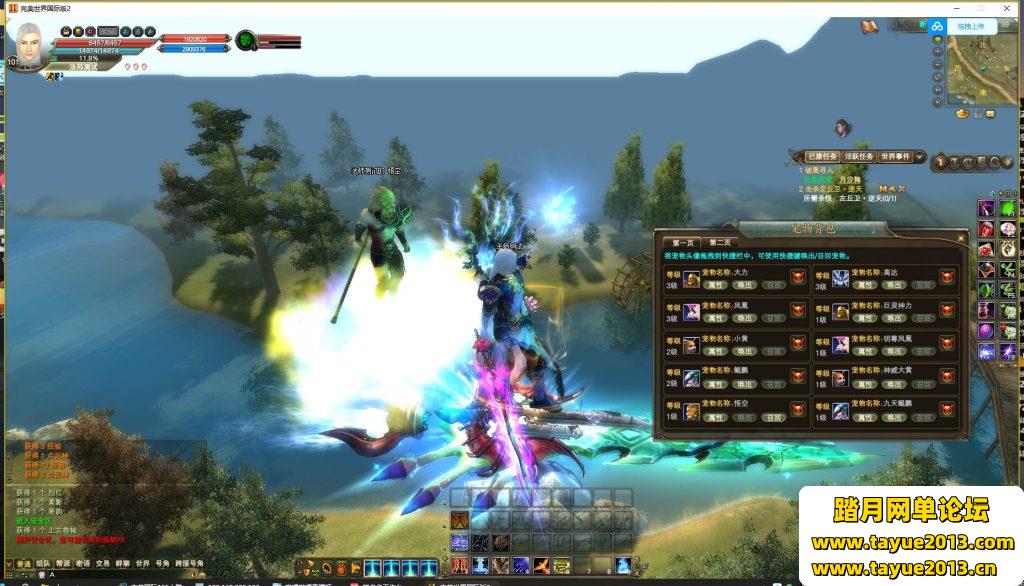
Task: Click the player portrait avatar
Action: pyautogui.click(x=30, y=45)
